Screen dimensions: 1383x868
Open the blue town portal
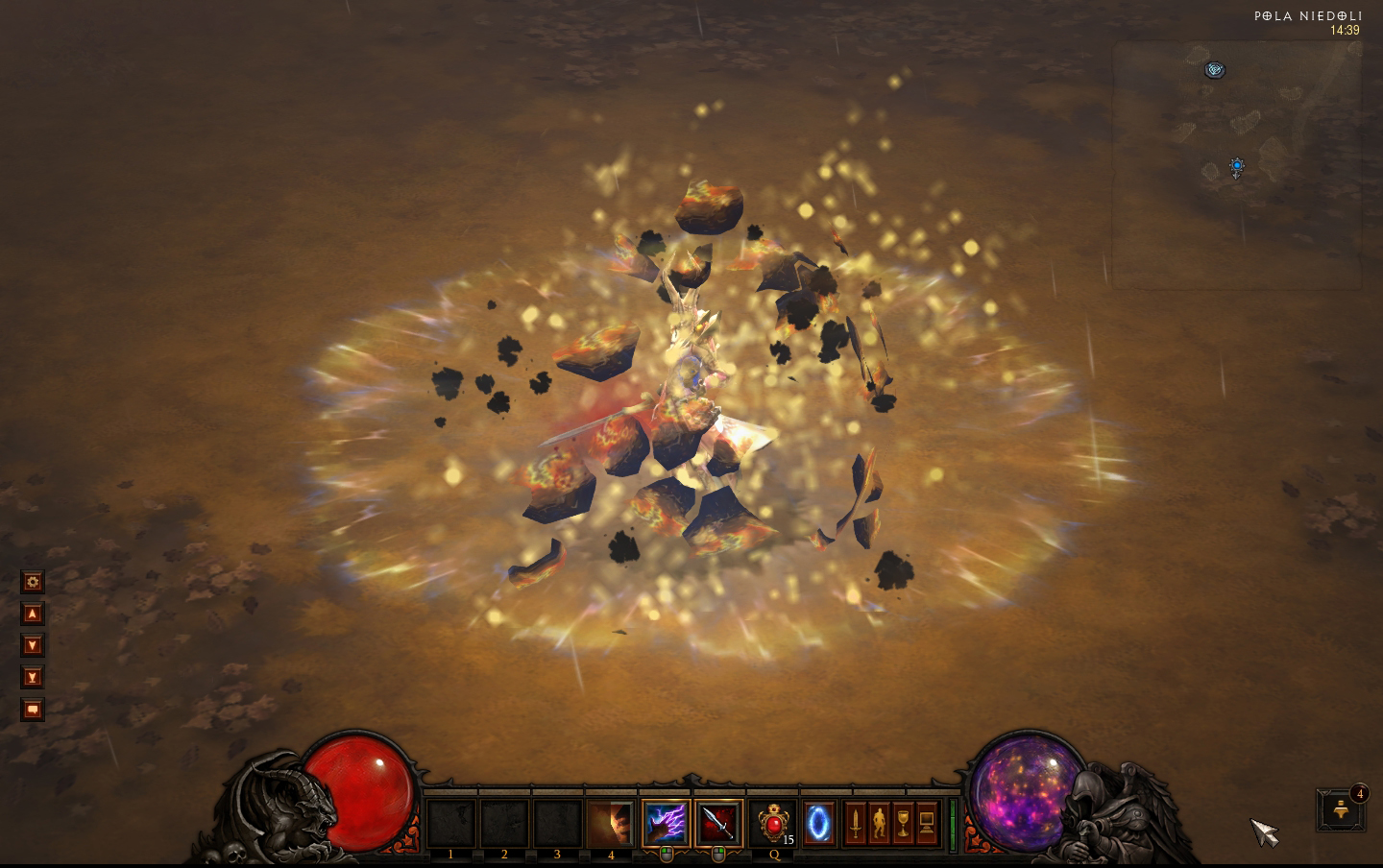click(819, 823)
